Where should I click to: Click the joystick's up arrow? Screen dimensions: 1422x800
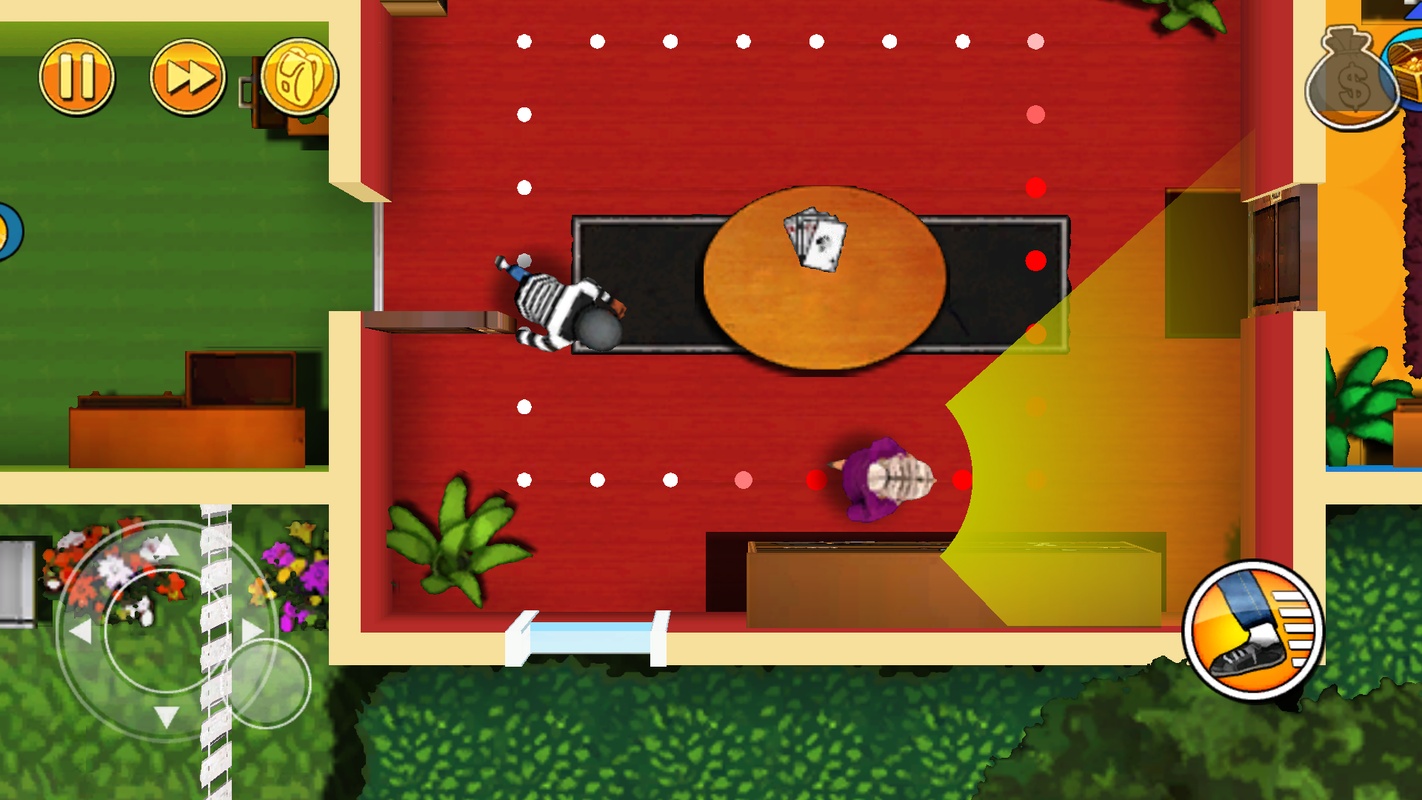(167, 545)
